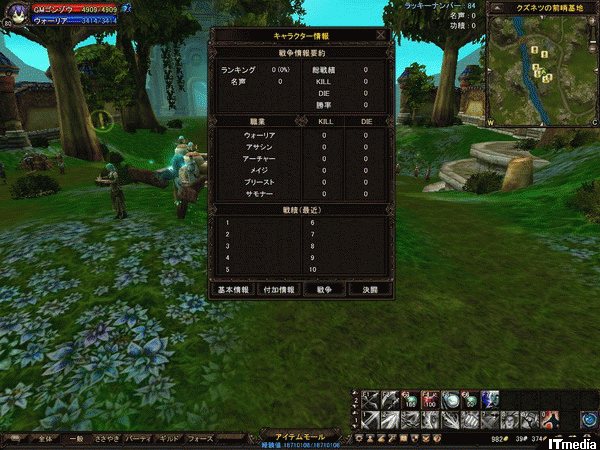Select the character portrait in the corner
The width and height of the screenshot is (600, 450).
(14, 14)
